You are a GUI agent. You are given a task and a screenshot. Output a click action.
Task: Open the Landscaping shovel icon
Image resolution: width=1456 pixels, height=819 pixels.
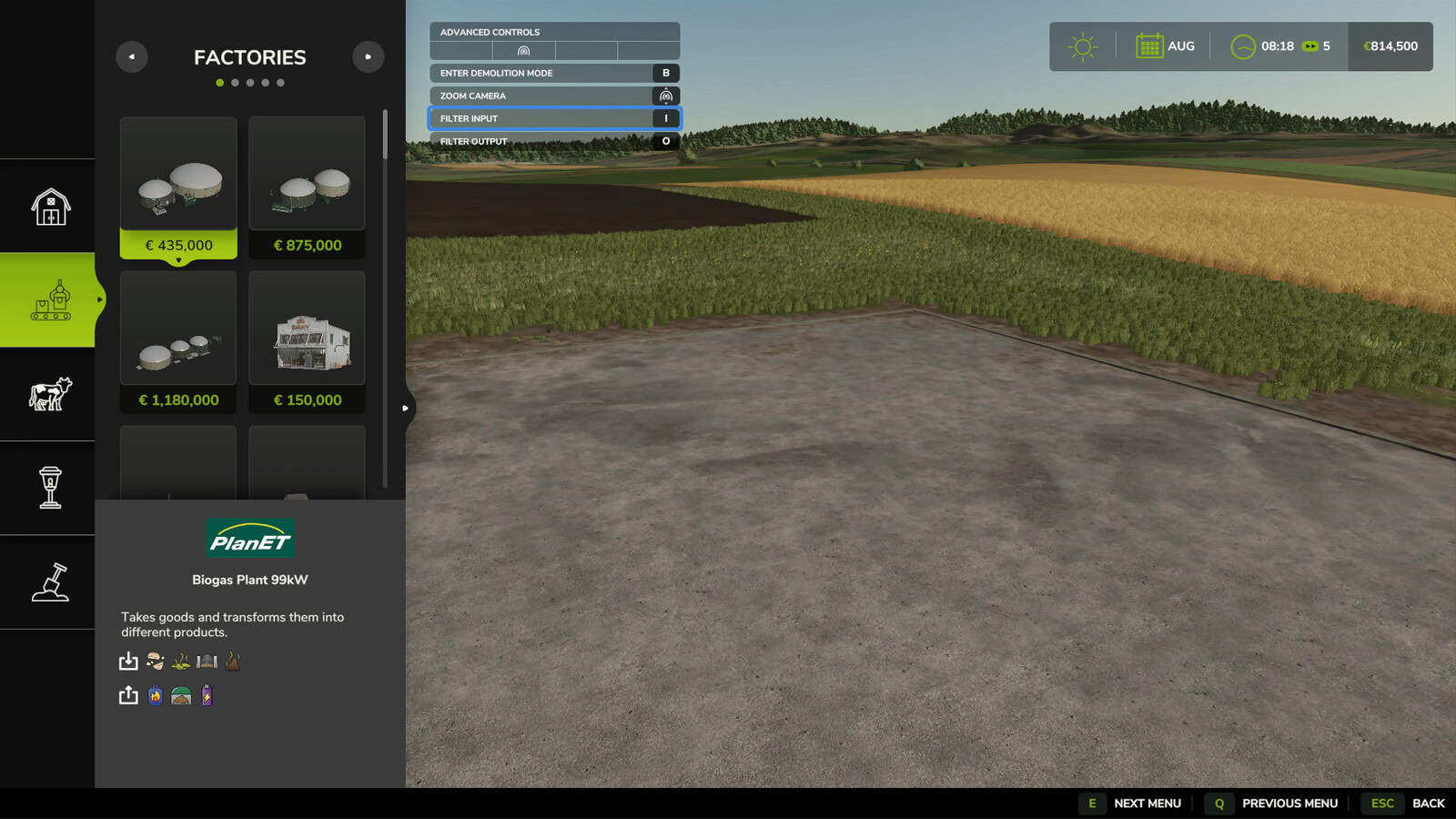[51, 581]
